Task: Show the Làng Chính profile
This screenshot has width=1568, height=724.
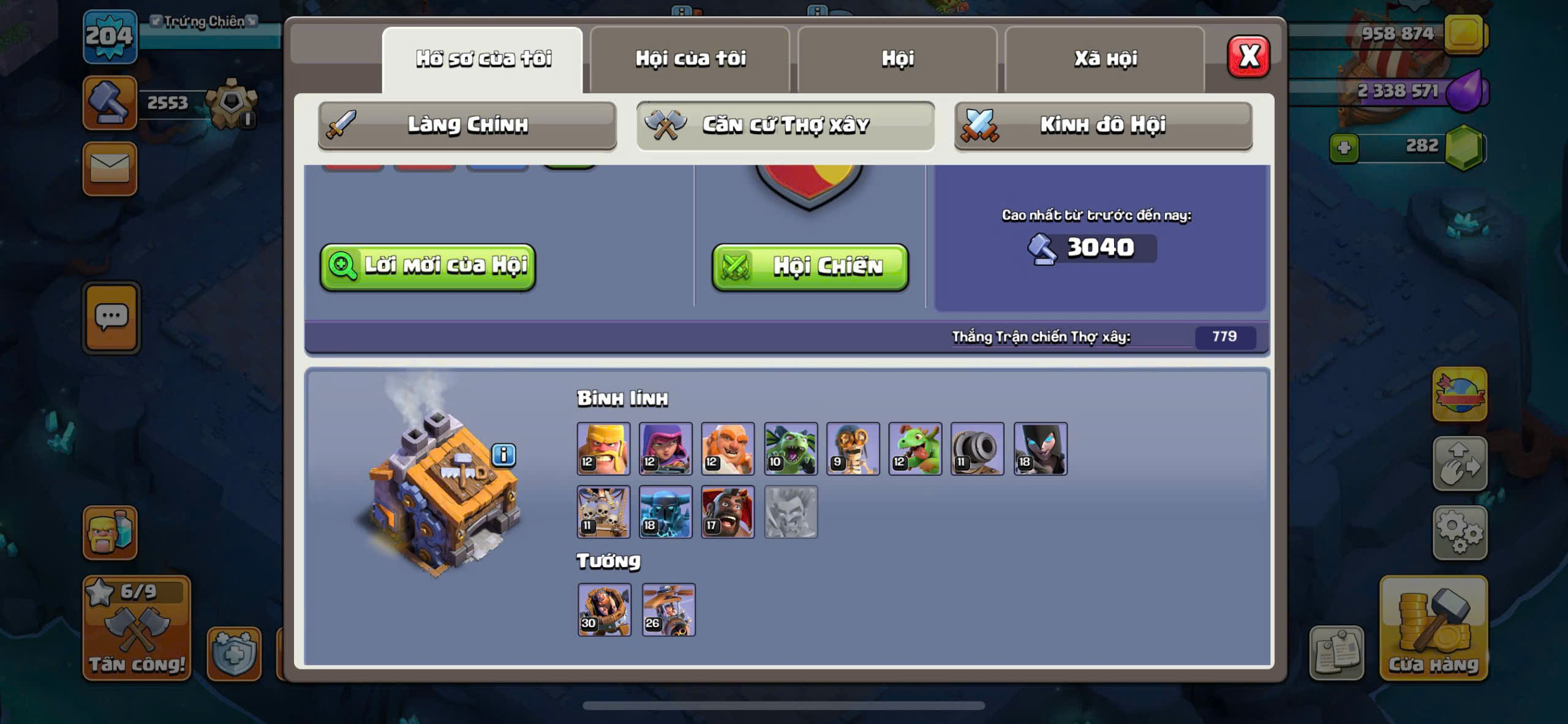Action: tap(467, 125)
